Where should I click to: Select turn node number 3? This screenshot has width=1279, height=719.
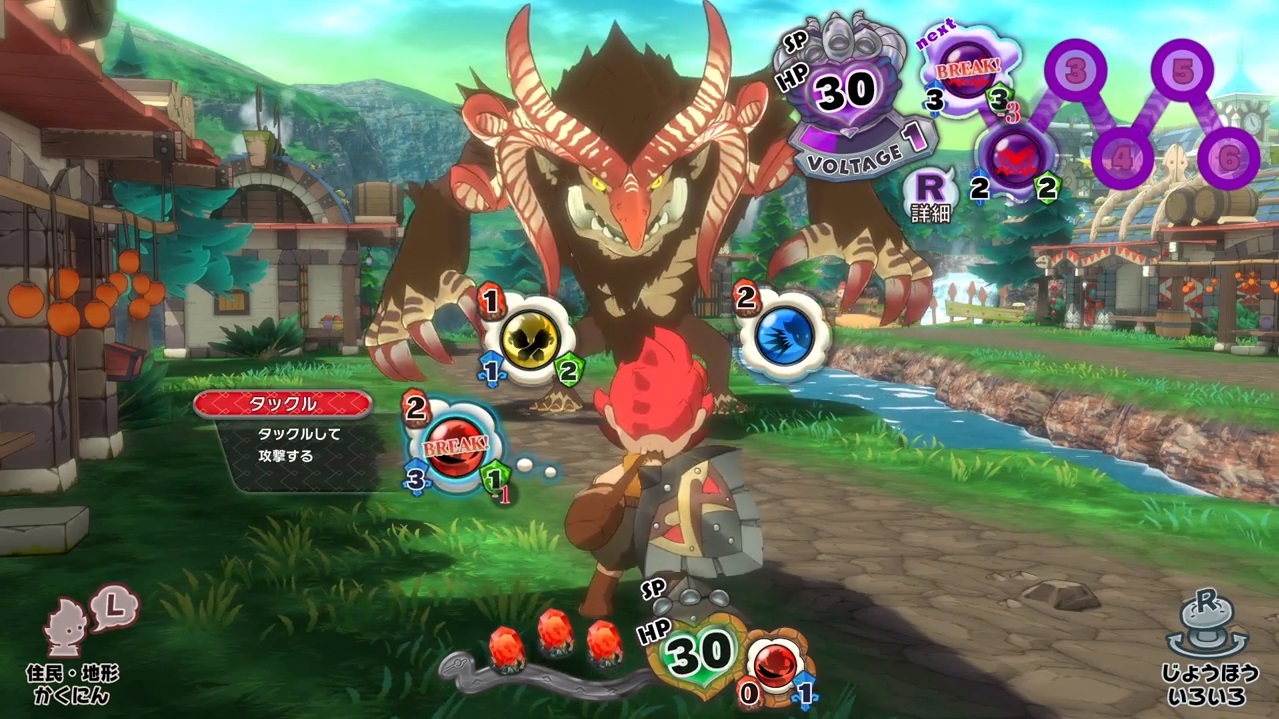pos(1076,71)
